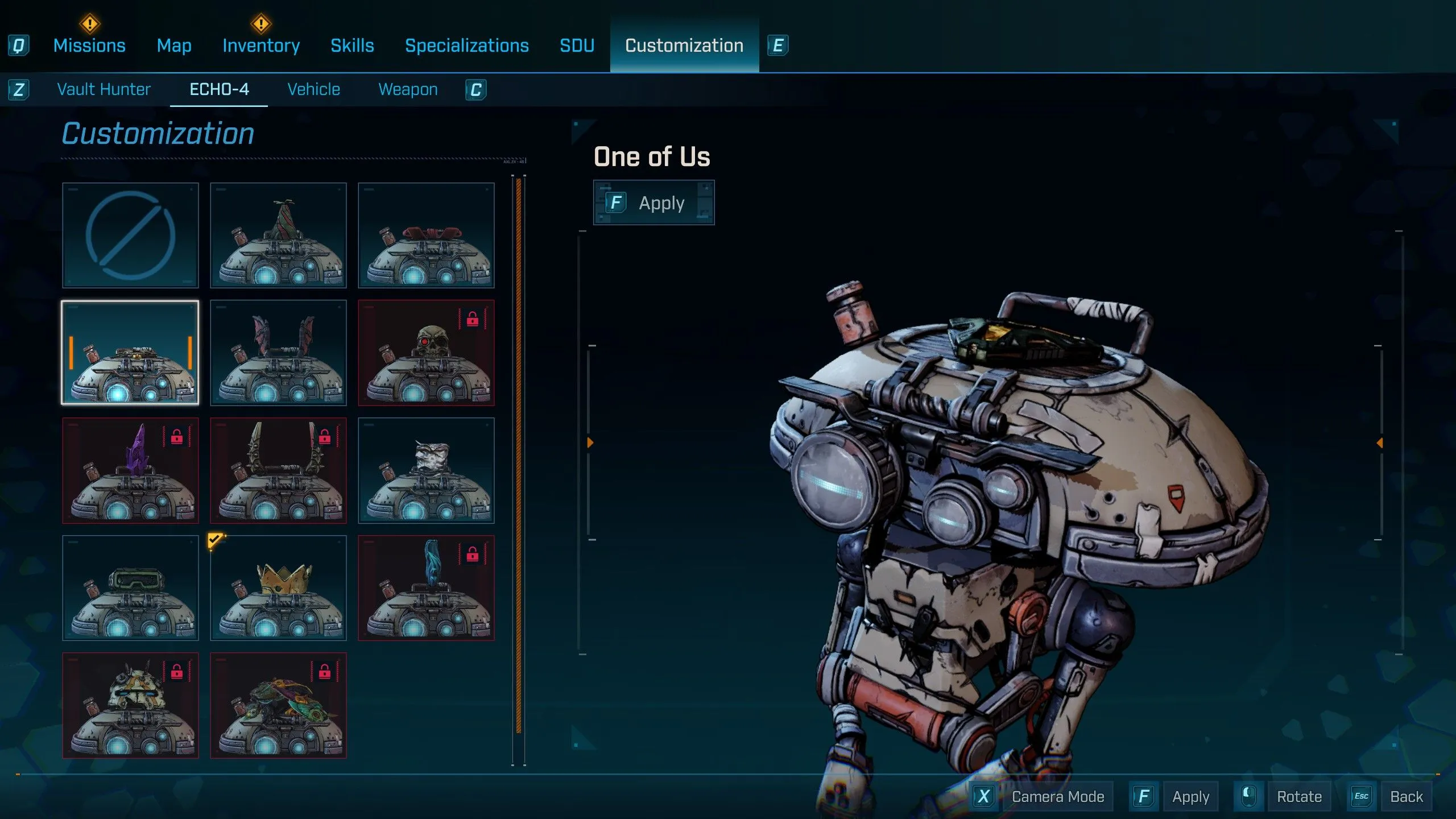Image resolution: width=1456 pixels, height=819 pixels.
Task: Open the Missions tab
Action: [x=89, y=45]
